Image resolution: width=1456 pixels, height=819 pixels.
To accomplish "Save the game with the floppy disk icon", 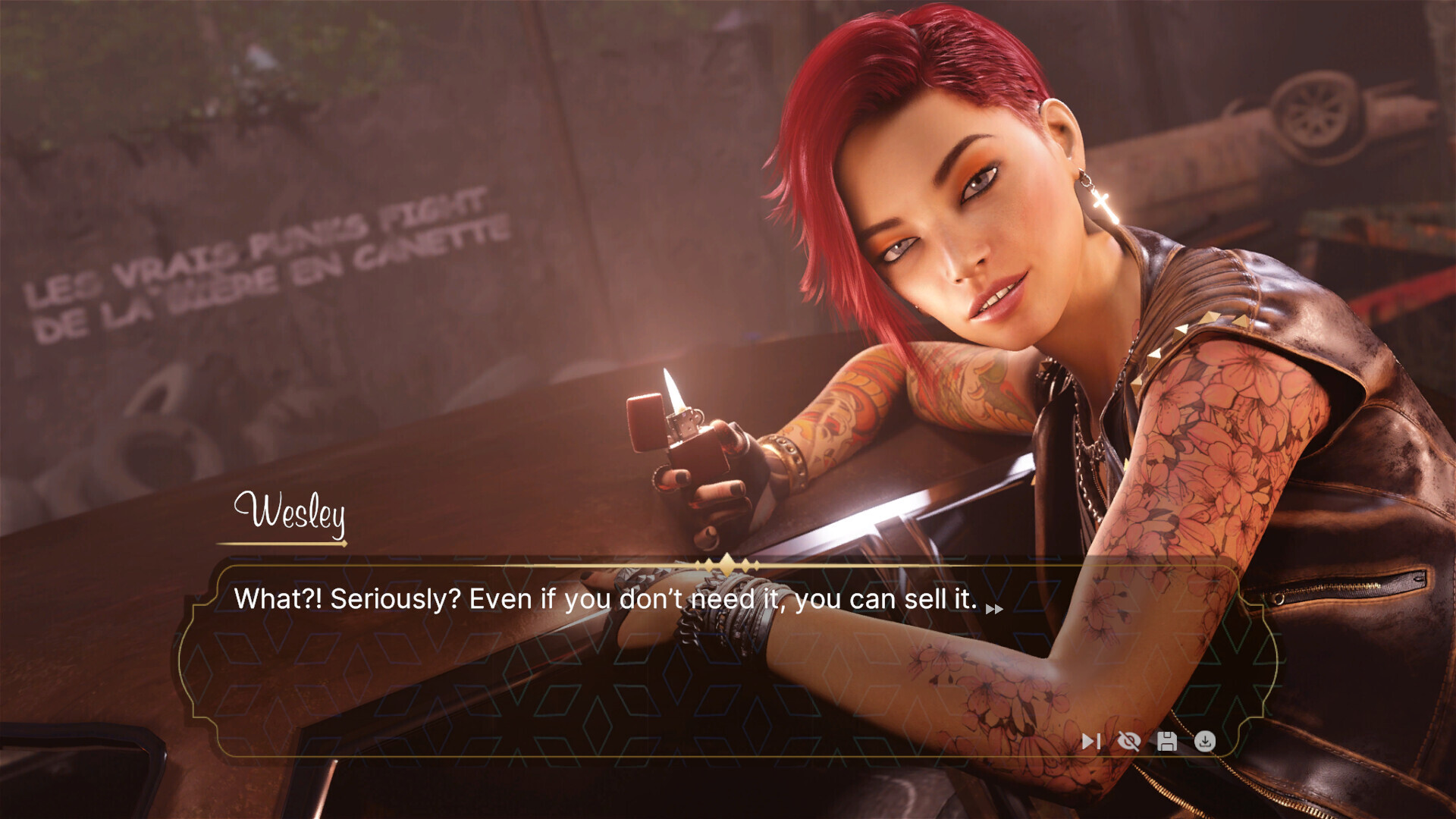I will pos(1167,741).
